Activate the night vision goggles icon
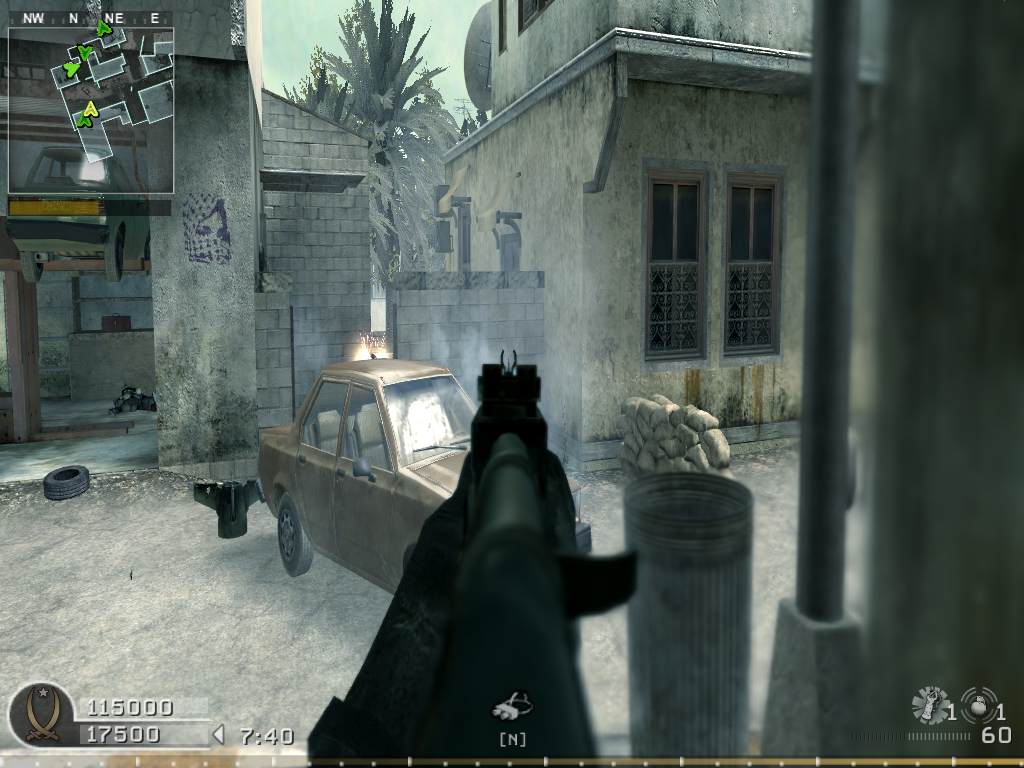The image size is (1024, 768). [511, 707]
